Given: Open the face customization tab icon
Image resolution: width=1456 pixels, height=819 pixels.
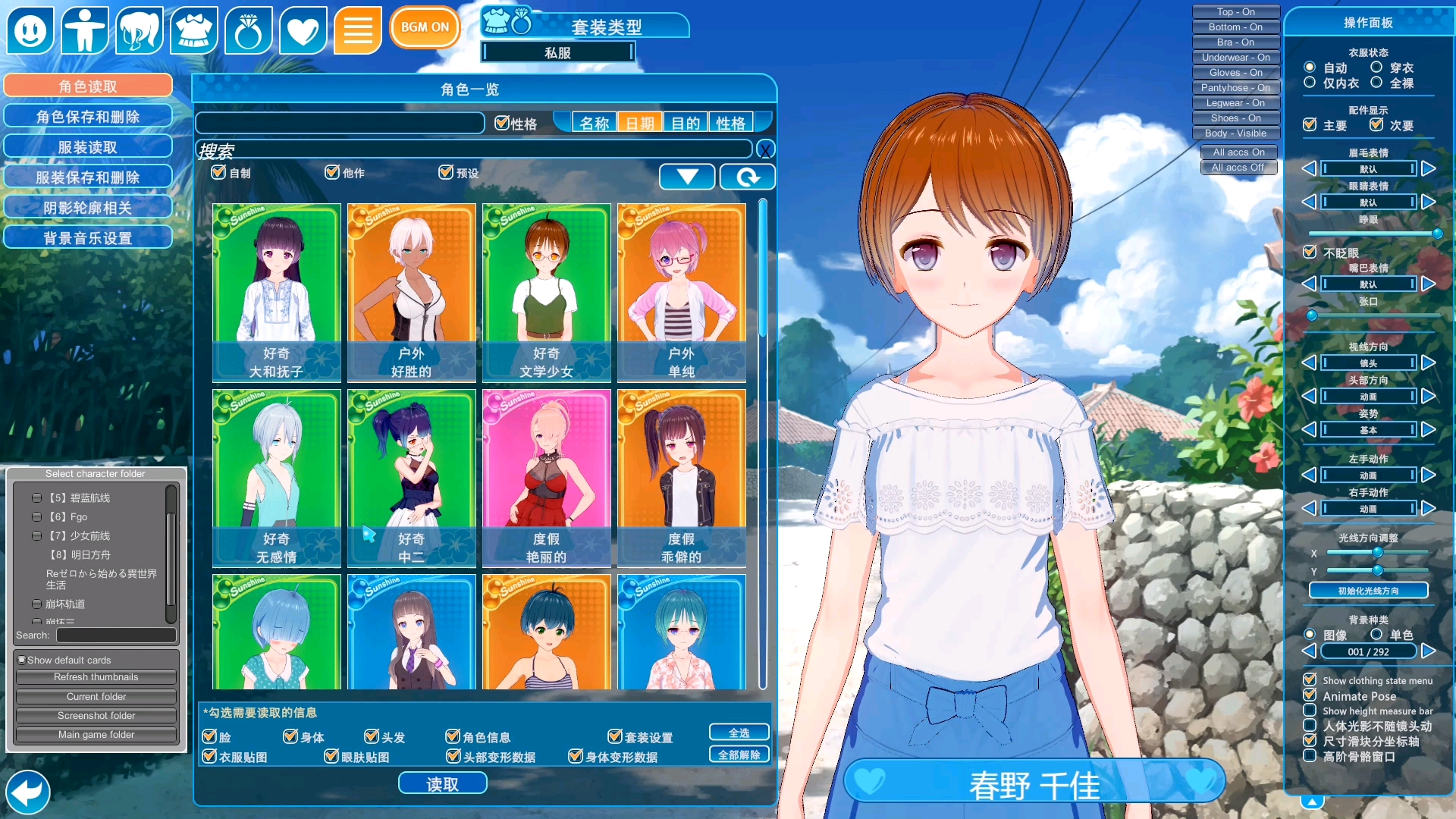Looking at the screenshot, I should point(30,30).
